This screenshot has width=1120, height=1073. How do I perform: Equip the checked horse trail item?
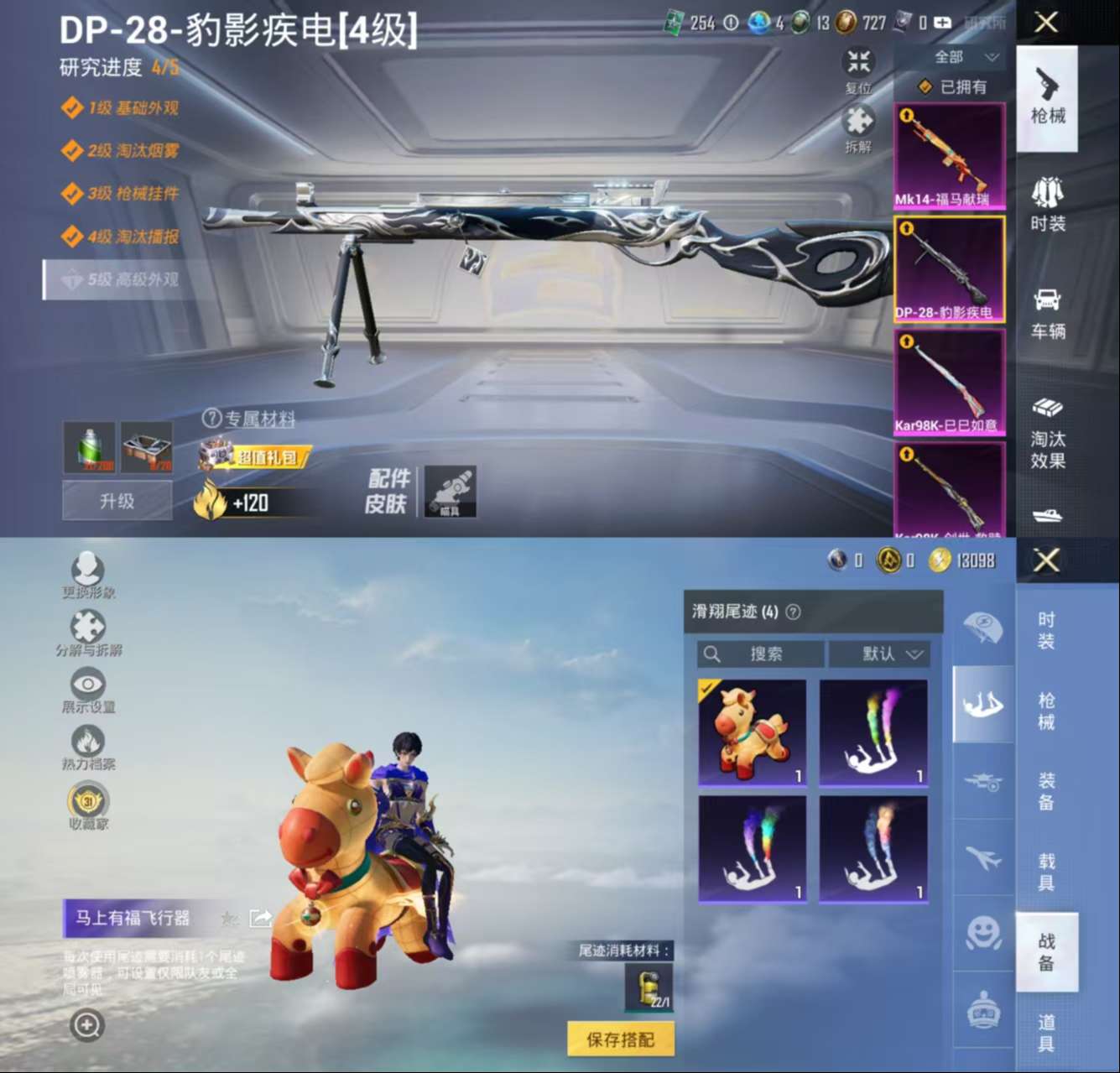(x=751, y=732)
